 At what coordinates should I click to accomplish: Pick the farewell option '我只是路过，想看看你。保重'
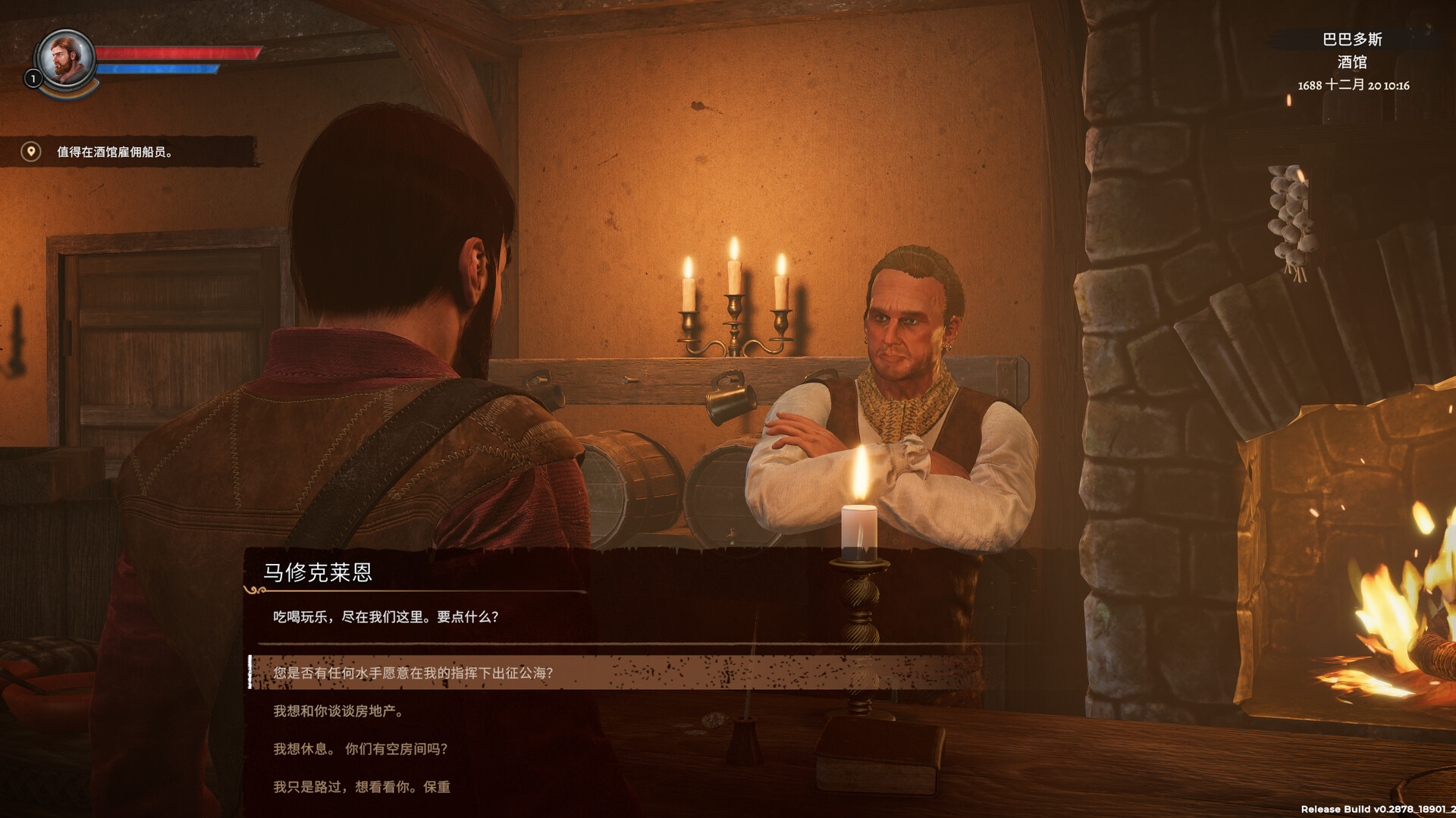tap(360, 788)
